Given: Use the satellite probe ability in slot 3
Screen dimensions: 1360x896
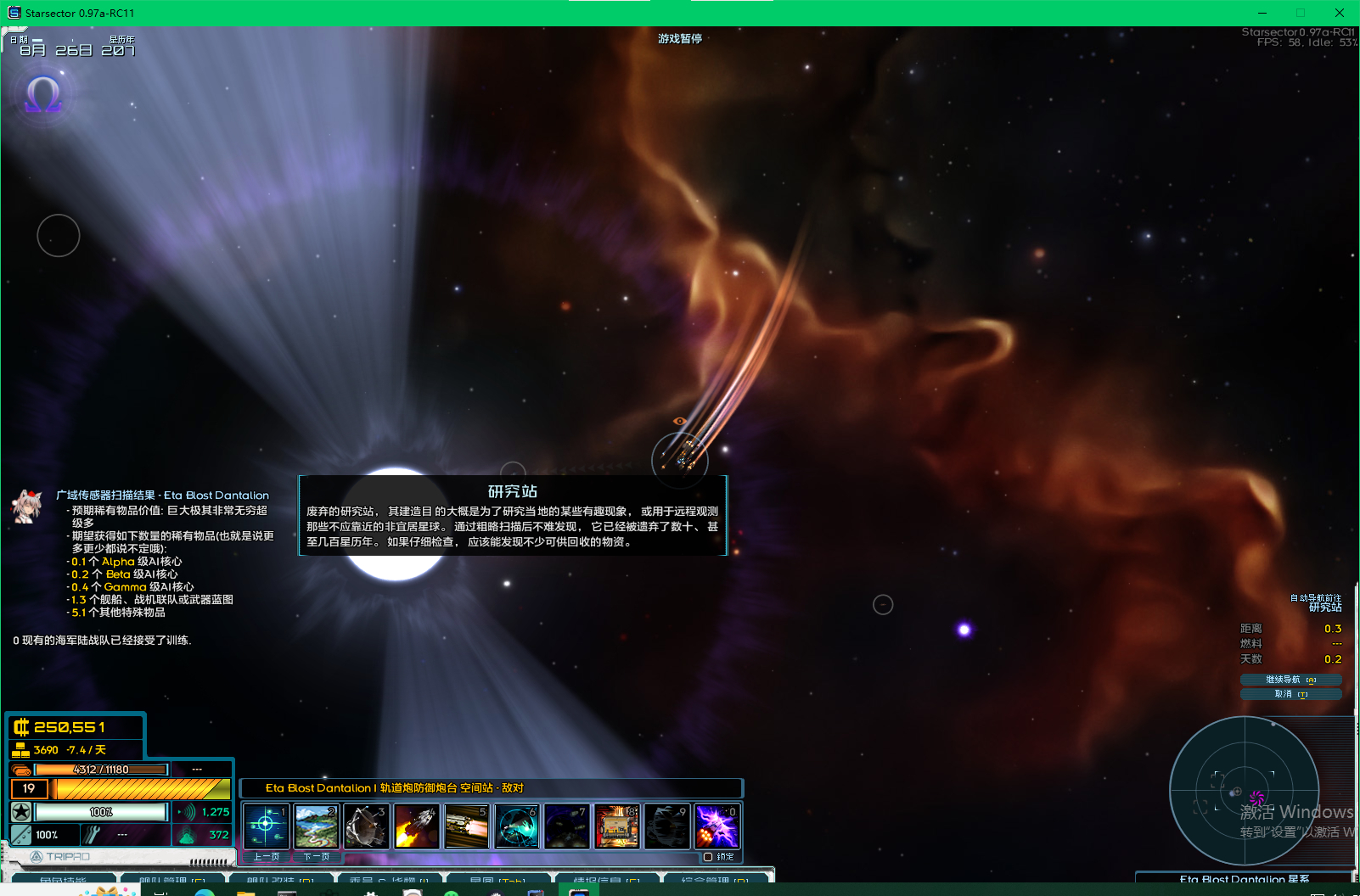Looking at the screenshot, I should (366, 826).
